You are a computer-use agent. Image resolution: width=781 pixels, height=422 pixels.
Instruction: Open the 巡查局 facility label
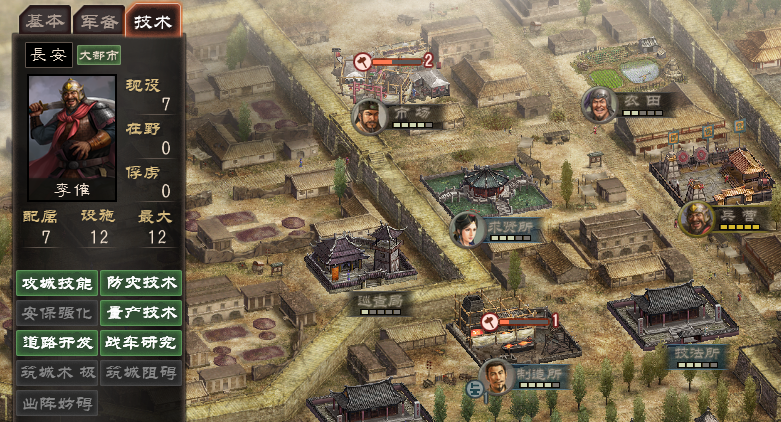pos(380,299)
